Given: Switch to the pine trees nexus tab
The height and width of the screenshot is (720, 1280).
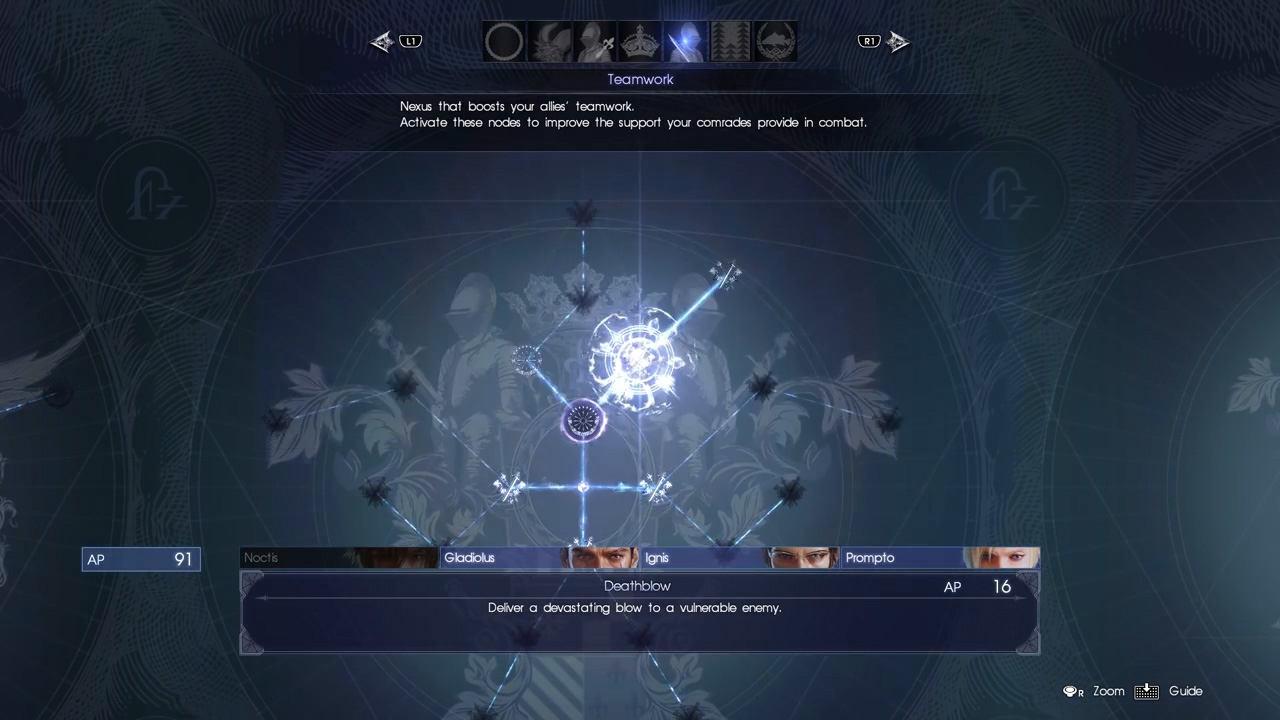Looking at the screenshot, I should 730,42.
